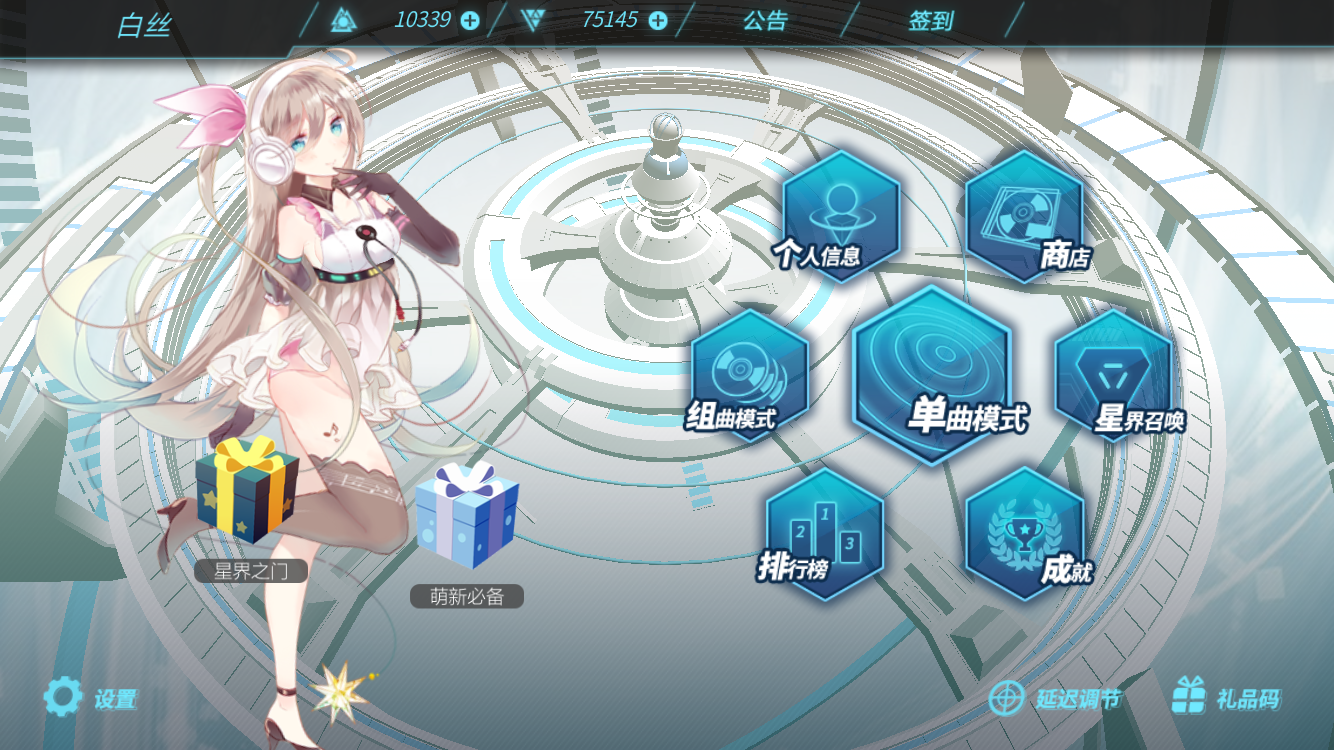
Task: Tap the plus to buy diamonds next to 10339
Action: click(472, 20)
